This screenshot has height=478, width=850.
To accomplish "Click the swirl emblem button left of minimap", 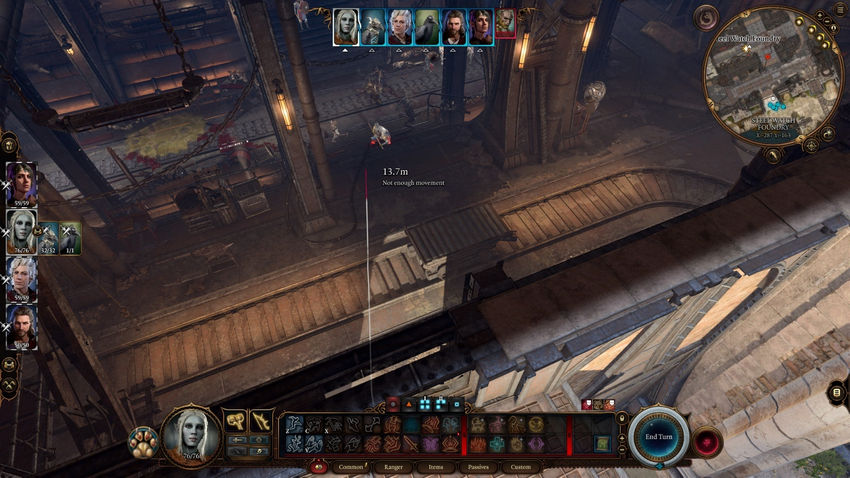I will click(708, 17).
